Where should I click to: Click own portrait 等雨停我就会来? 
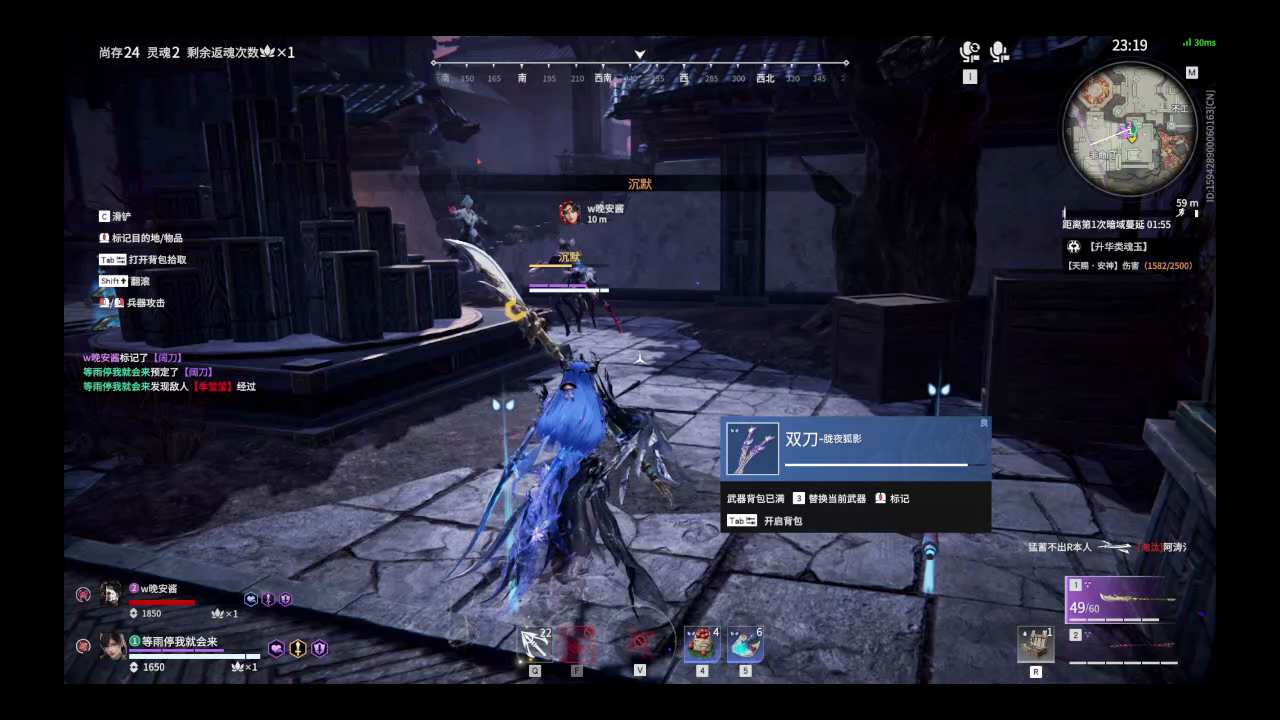112,646
